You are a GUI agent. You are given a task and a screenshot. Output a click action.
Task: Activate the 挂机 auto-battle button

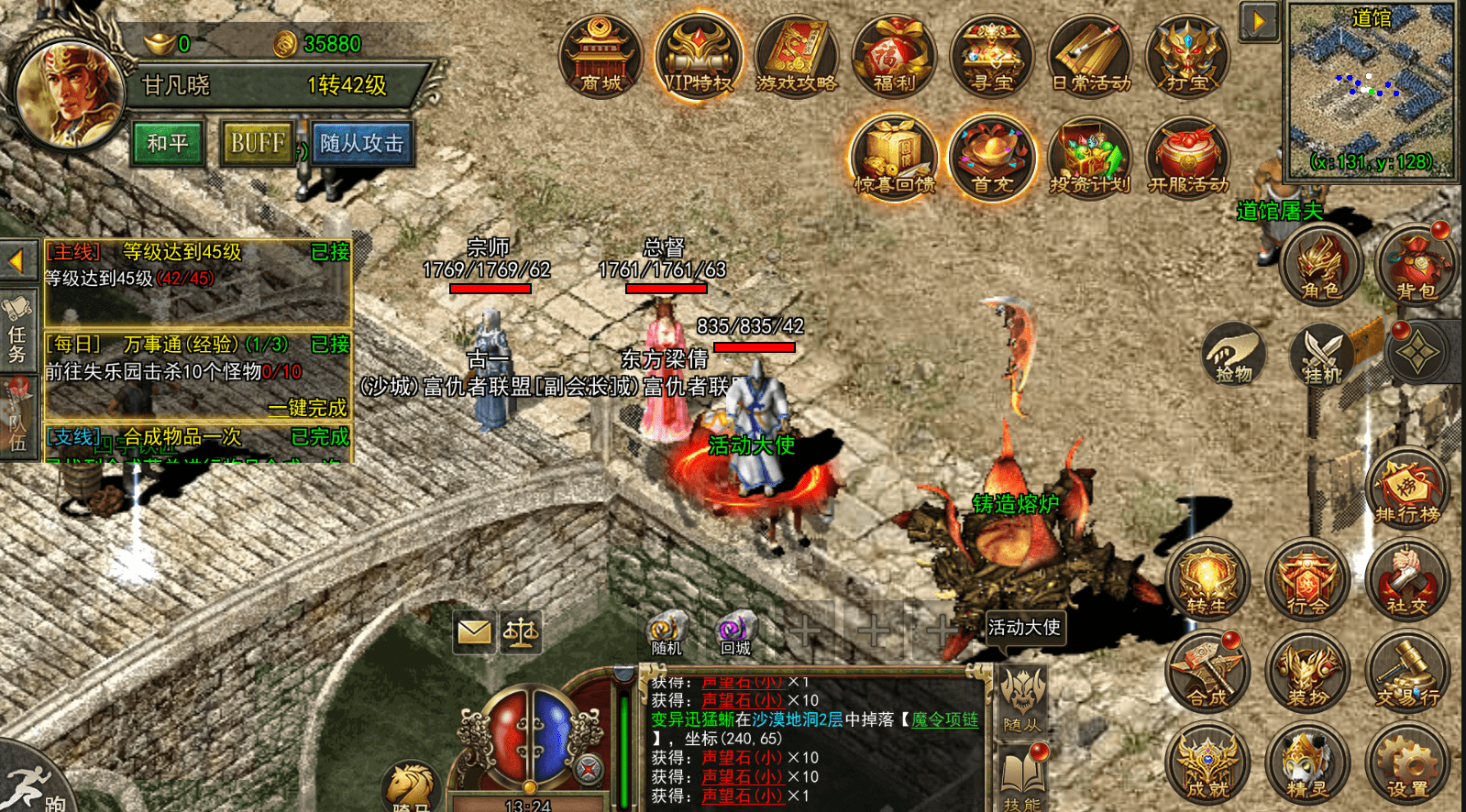[1321, 353]
